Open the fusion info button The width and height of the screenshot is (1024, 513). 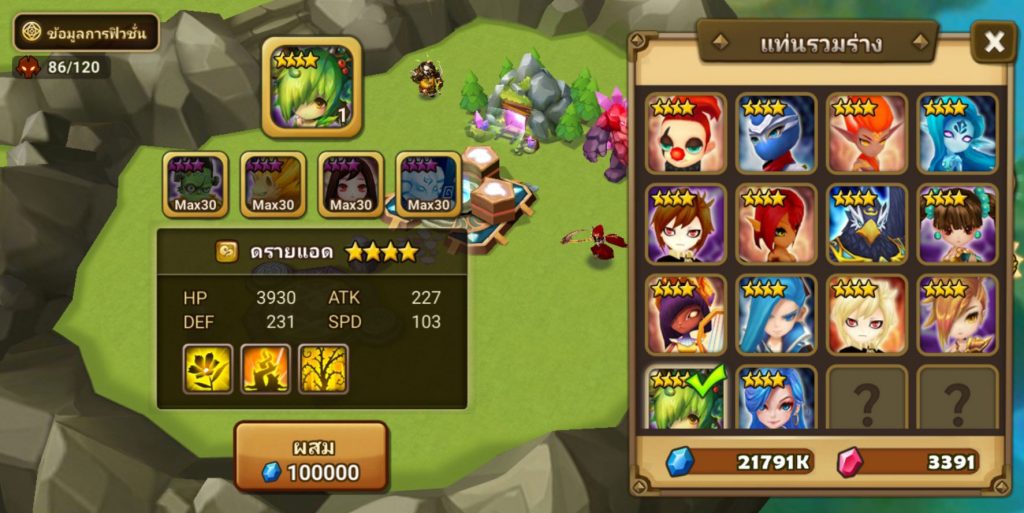coord(86,32)
